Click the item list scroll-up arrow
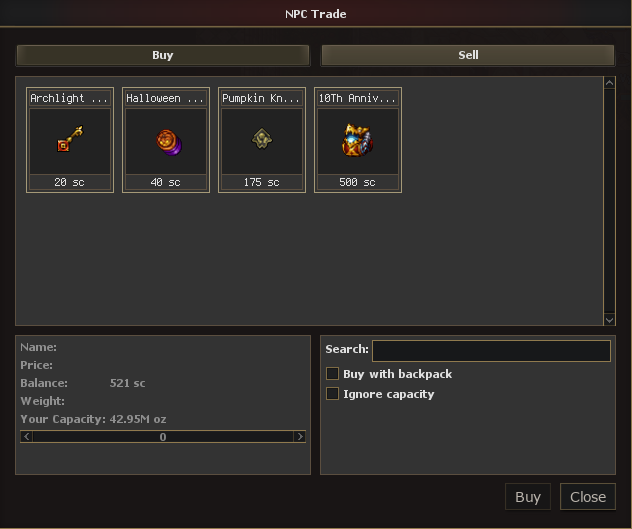The image size is (632, 529). [x=610, y=84]
